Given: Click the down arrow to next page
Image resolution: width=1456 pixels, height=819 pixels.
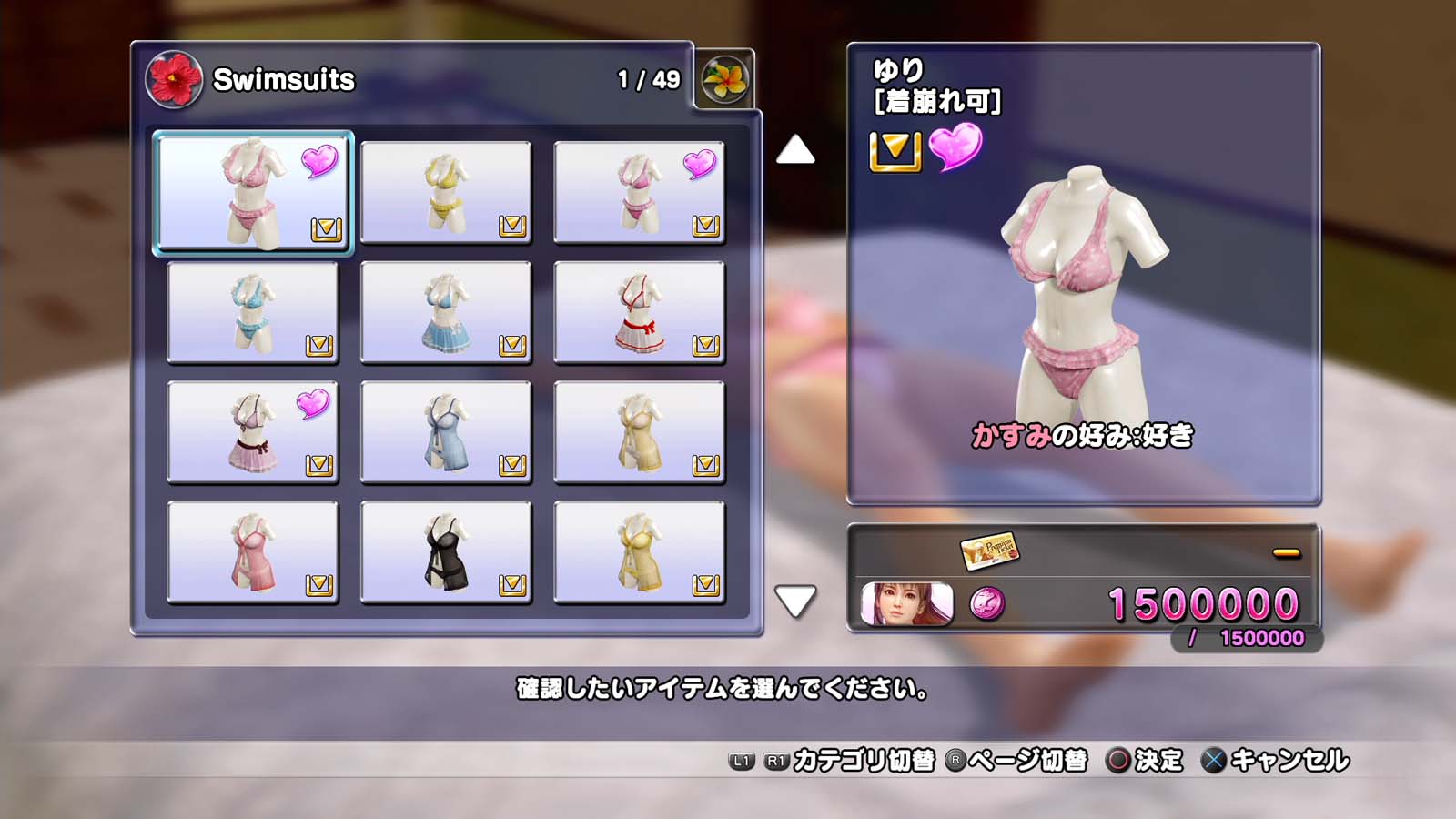Looking at the screenshot, I should click(795, 601).
